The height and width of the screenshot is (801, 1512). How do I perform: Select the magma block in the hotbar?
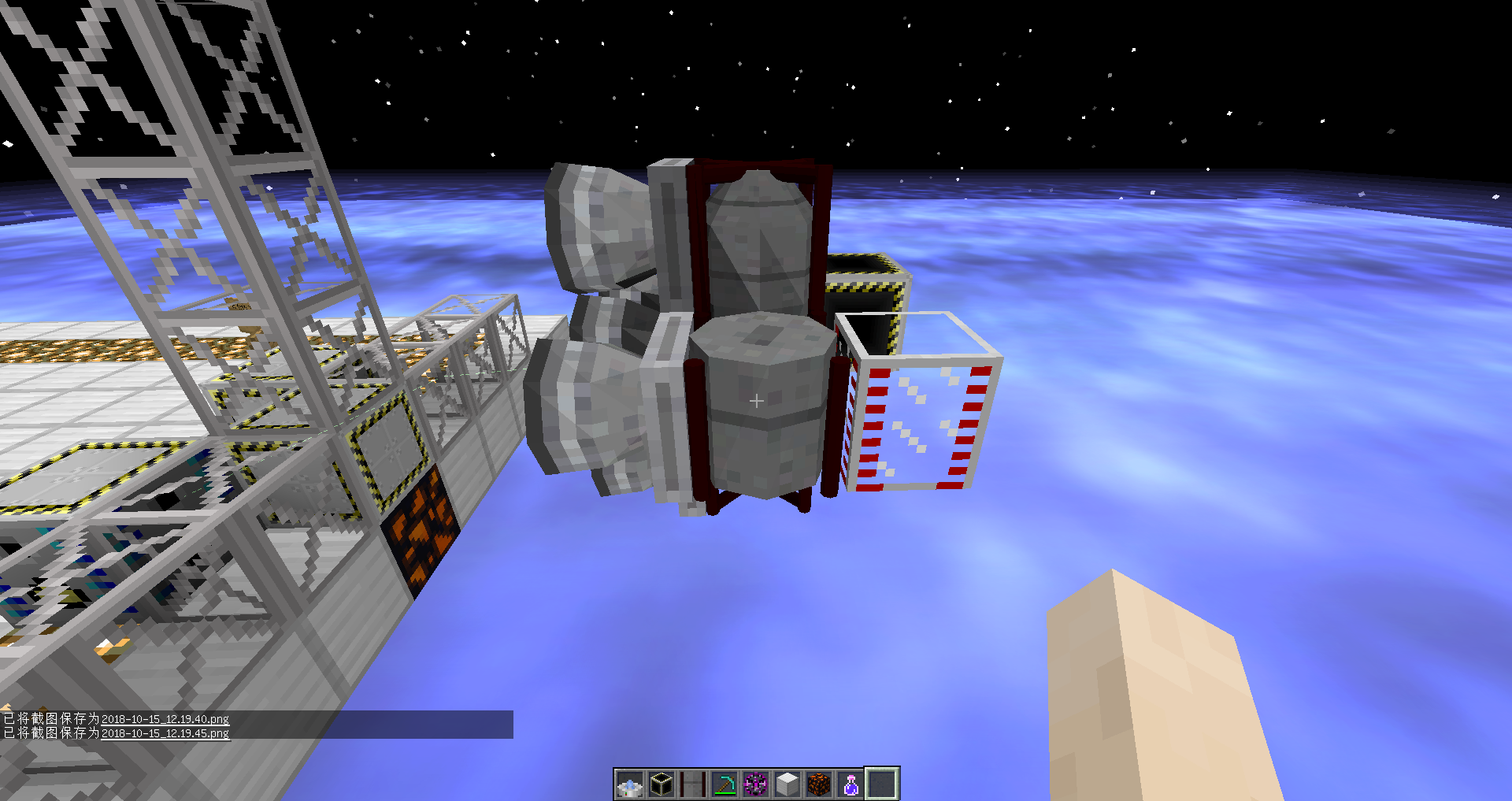click(819, 784)
